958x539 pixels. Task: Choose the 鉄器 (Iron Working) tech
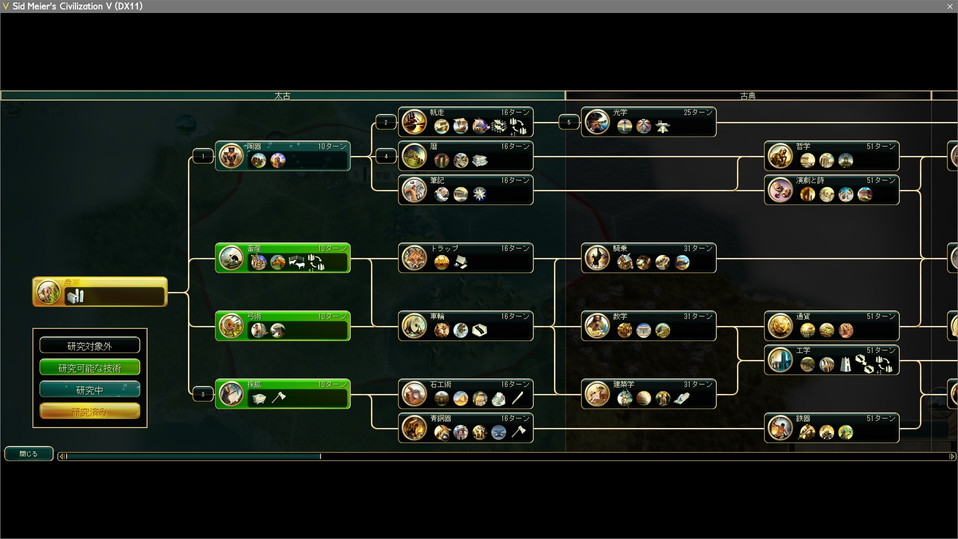[x=832, y=428]
